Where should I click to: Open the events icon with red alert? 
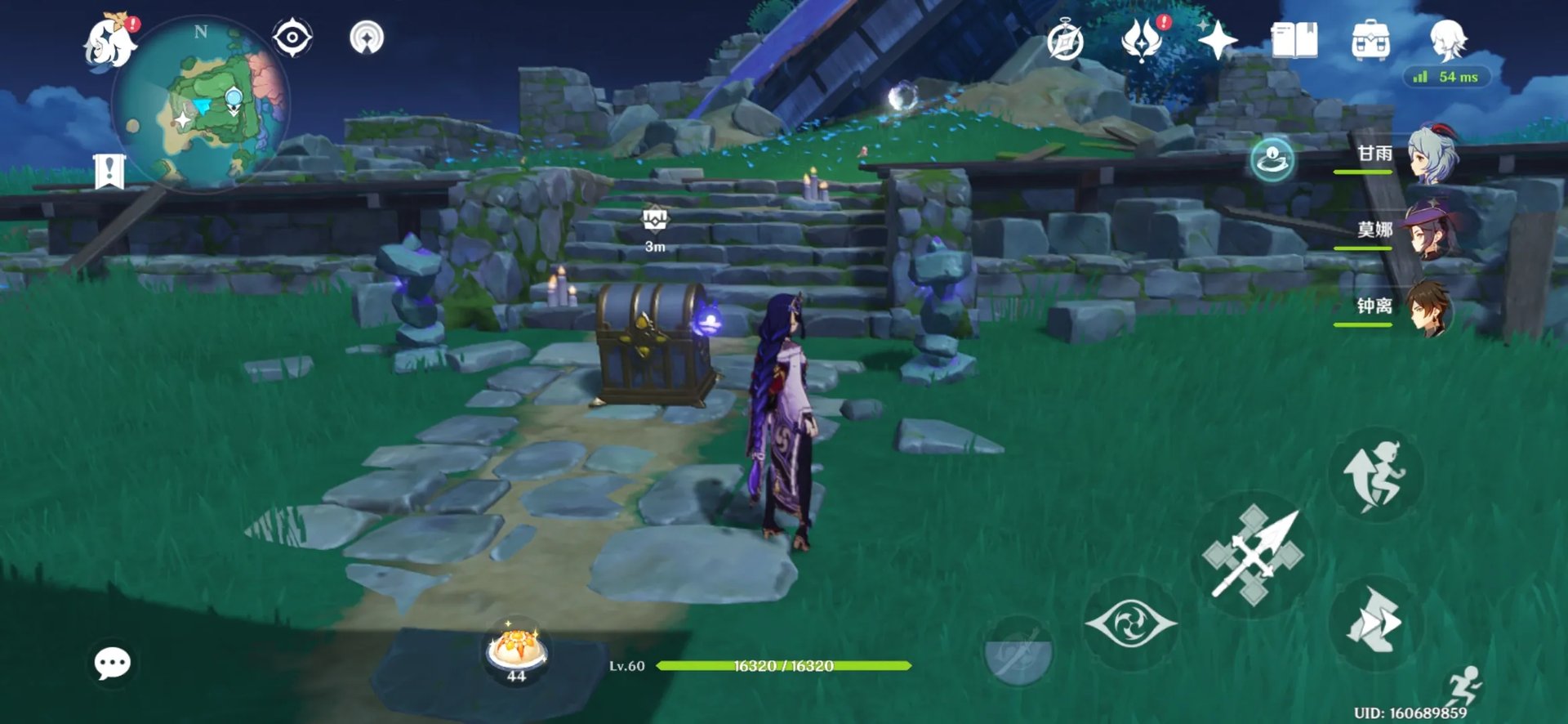click(1142, 39)
